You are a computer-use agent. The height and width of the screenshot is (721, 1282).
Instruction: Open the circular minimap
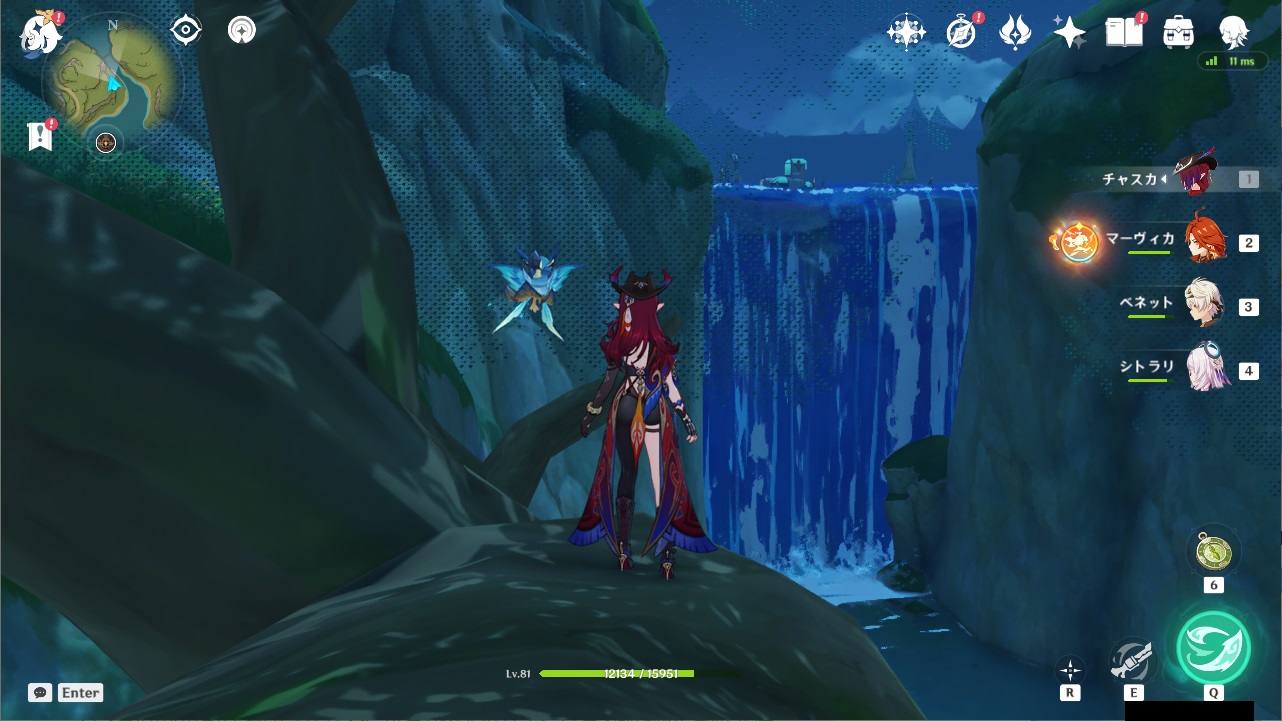click(x=112, y=77)
